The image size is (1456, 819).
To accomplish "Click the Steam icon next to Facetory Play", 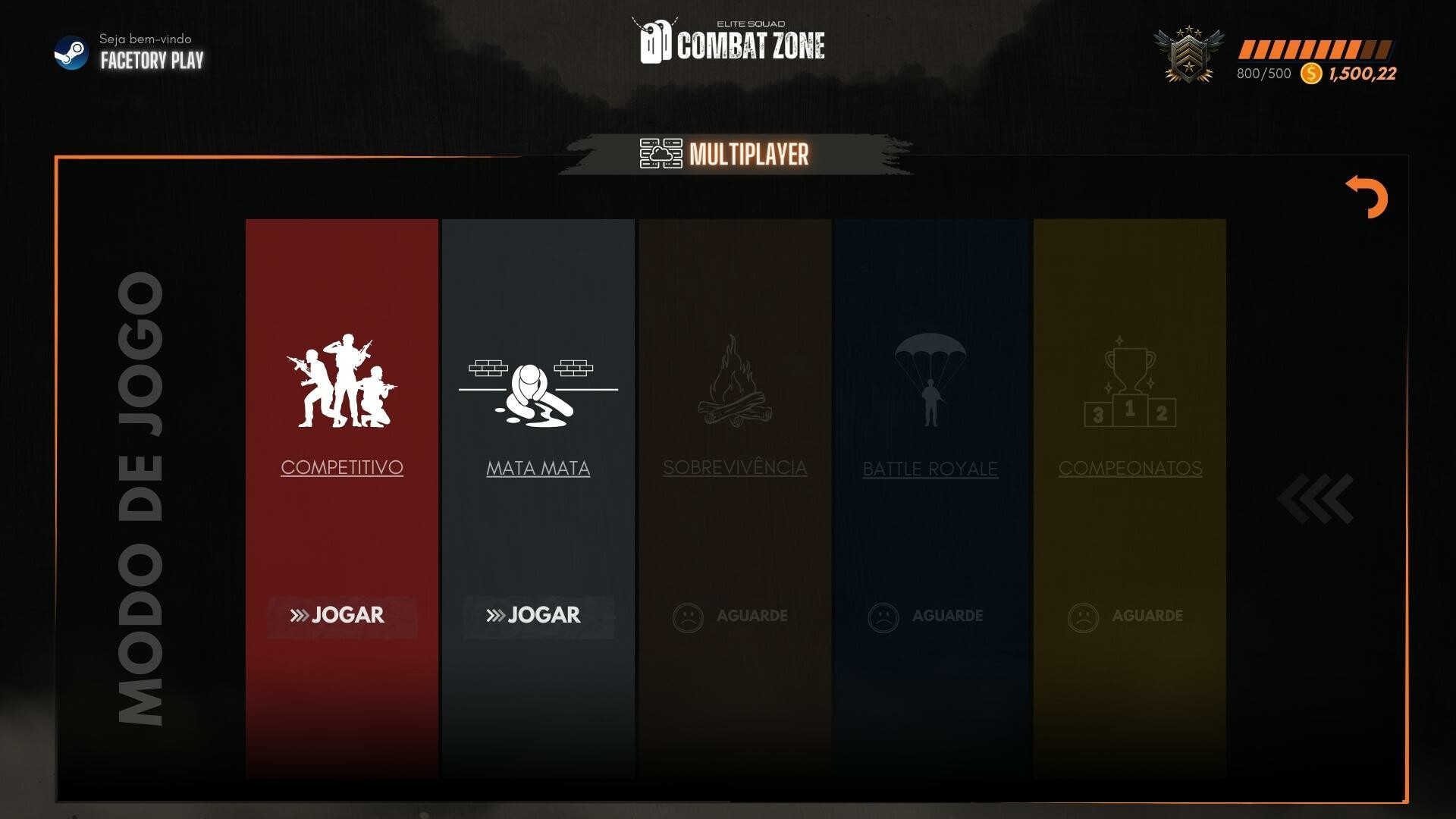I will pos(72,53).
